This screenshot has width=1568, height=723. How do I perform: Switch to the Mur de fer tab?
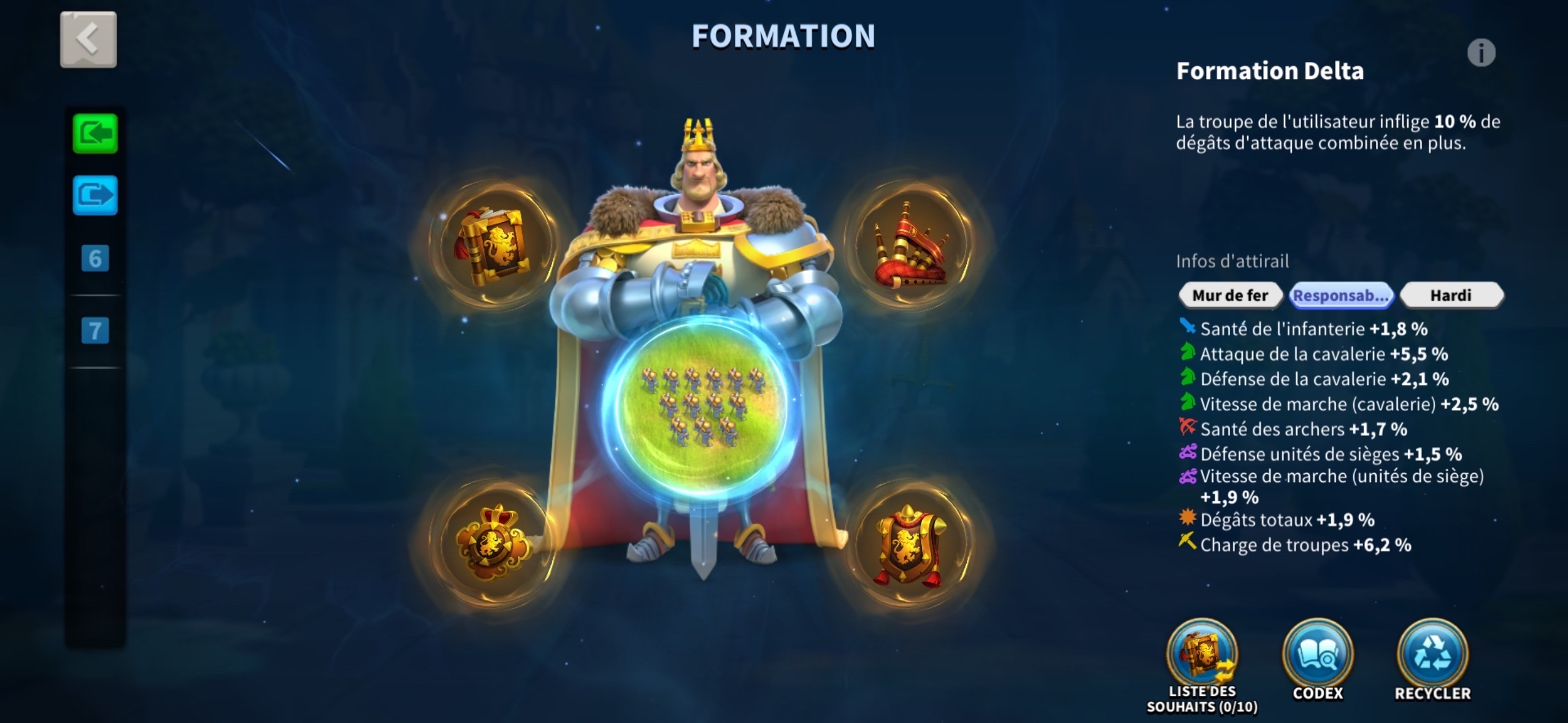tap(1230, 296)
